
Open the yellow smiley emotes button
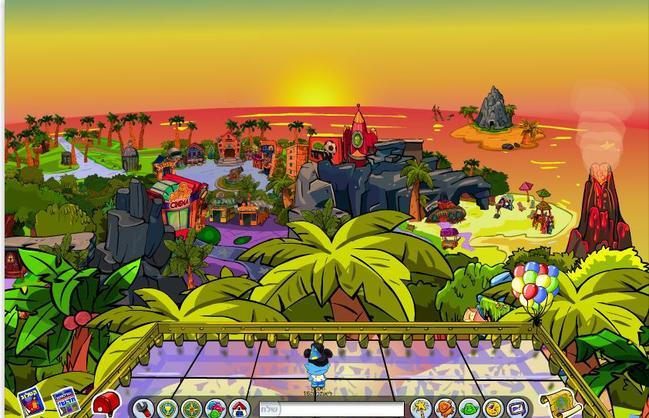(493, 408)
